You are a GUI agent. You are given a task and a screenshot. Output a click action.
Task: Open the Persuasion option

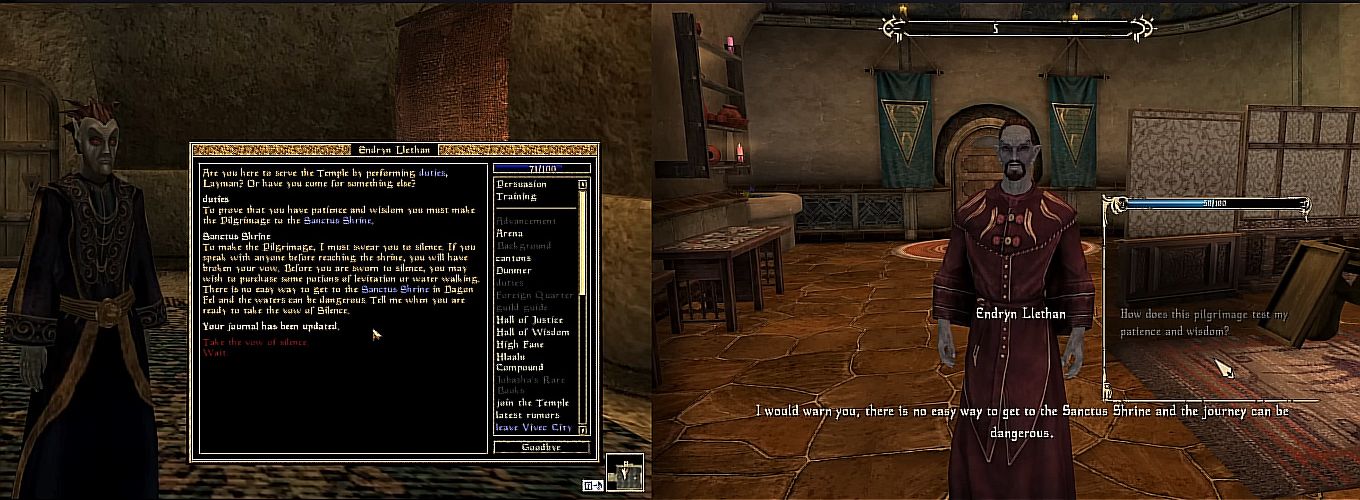pyautogui.click(x=521, y=184)
